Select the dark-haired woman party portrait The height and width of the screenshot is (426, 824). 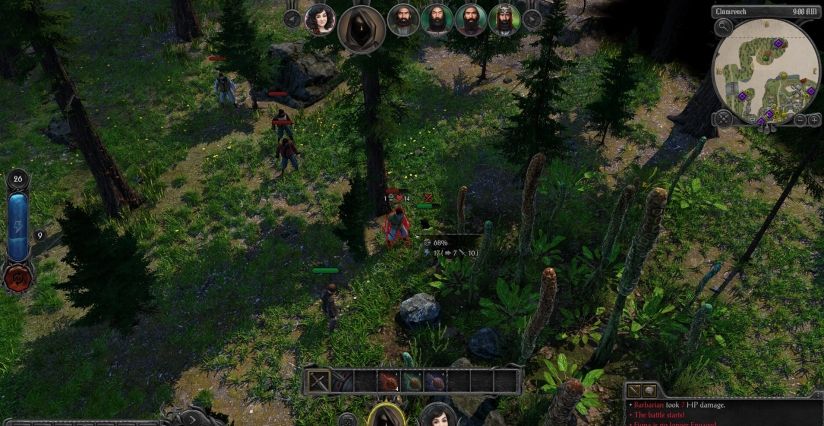pyautogui.click(x=320, y=19)
